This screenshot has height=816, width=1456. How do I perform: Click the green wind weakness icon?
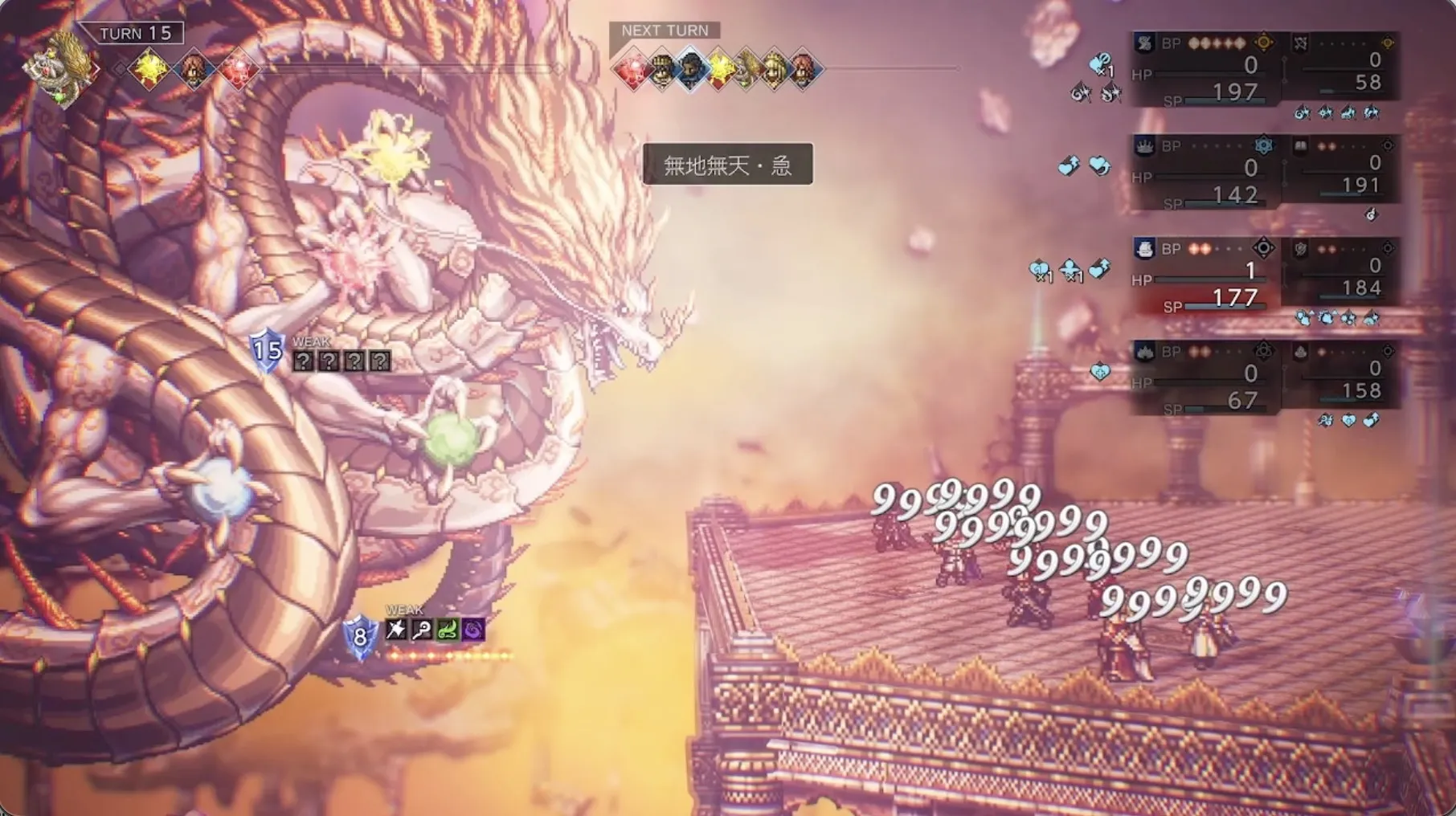coord(448,630)
